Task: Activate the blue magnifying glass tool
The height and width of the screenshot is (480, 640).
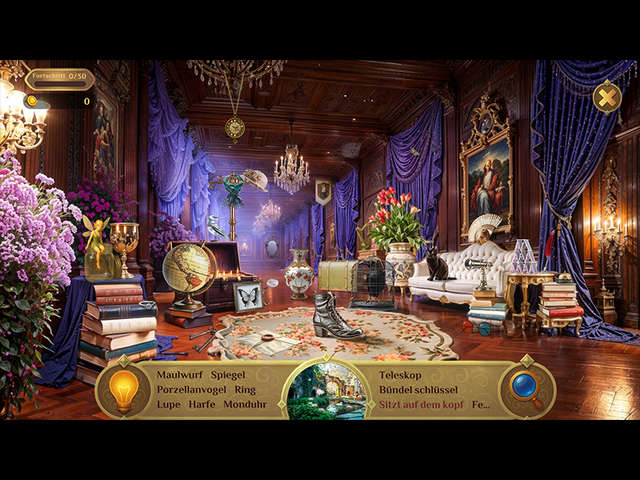Action: coord(525,389)
